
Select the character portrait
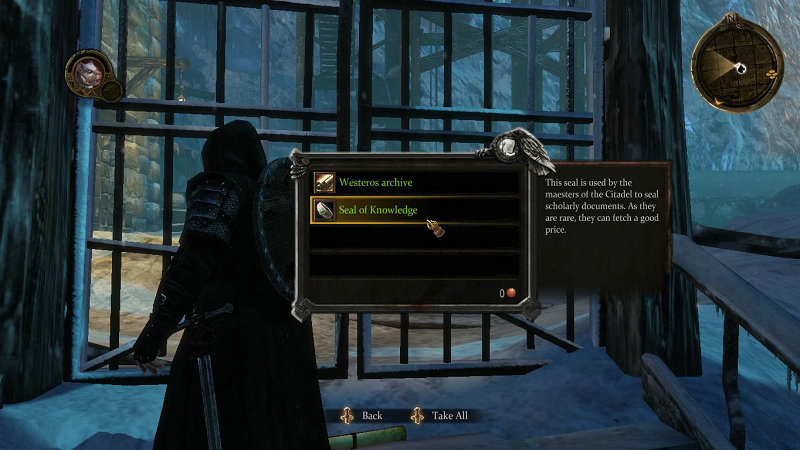pyautogui.click(x=86, y=73)
